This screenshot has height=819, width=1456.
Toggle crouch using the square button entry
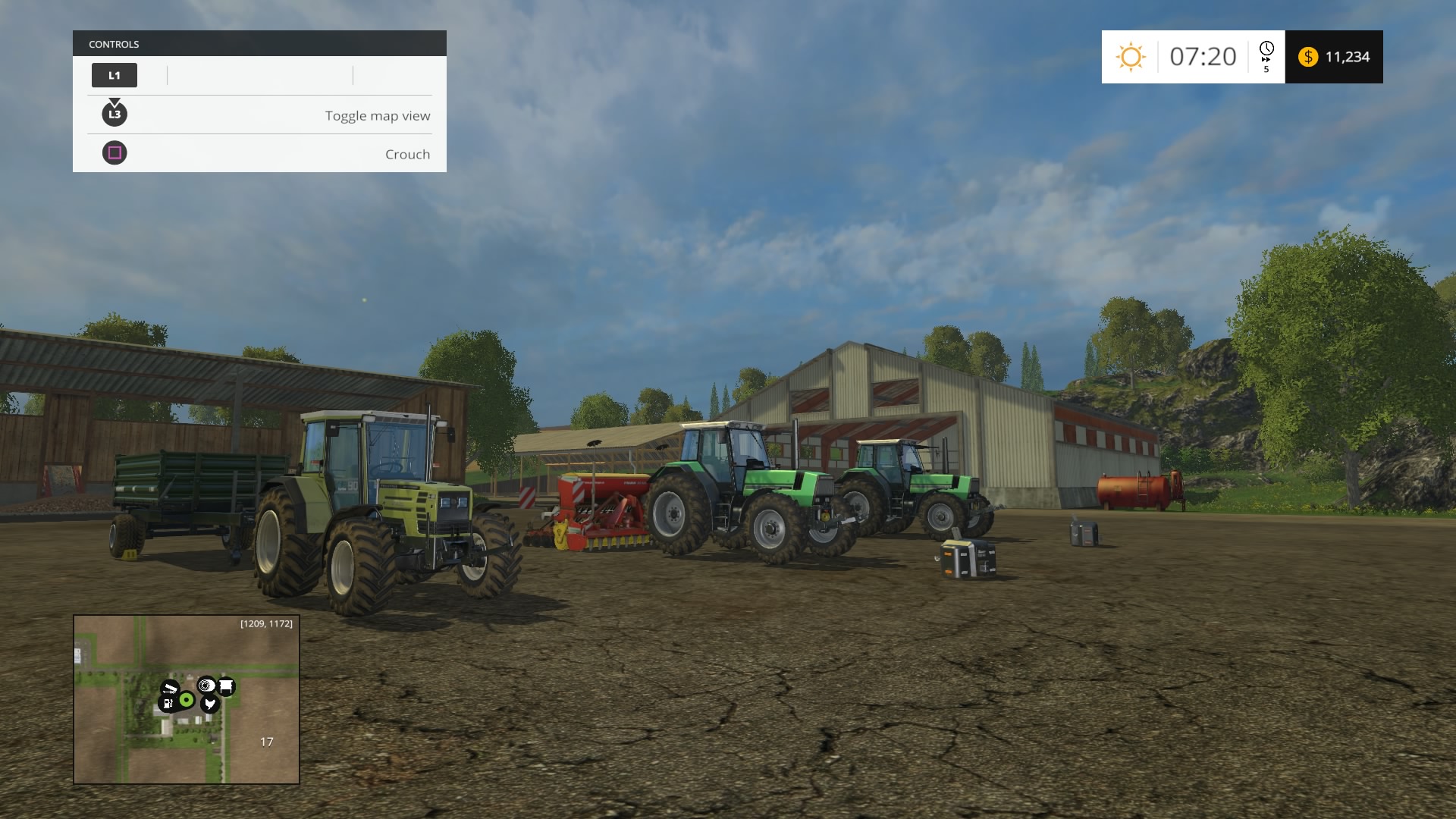115,153
